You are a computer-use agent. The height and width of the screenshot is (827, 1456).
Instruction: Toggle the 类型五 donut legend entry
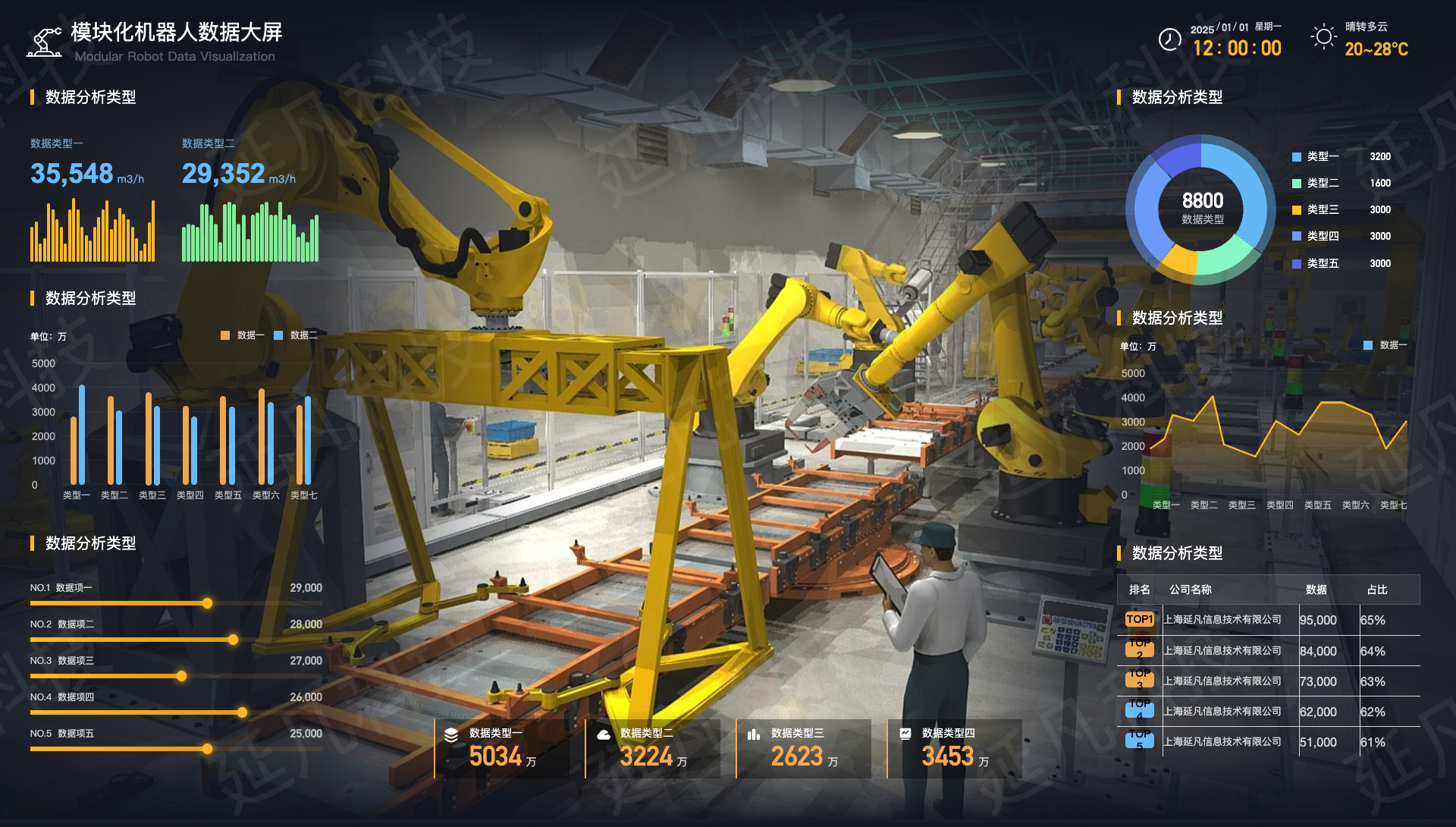click(1316, 264)
